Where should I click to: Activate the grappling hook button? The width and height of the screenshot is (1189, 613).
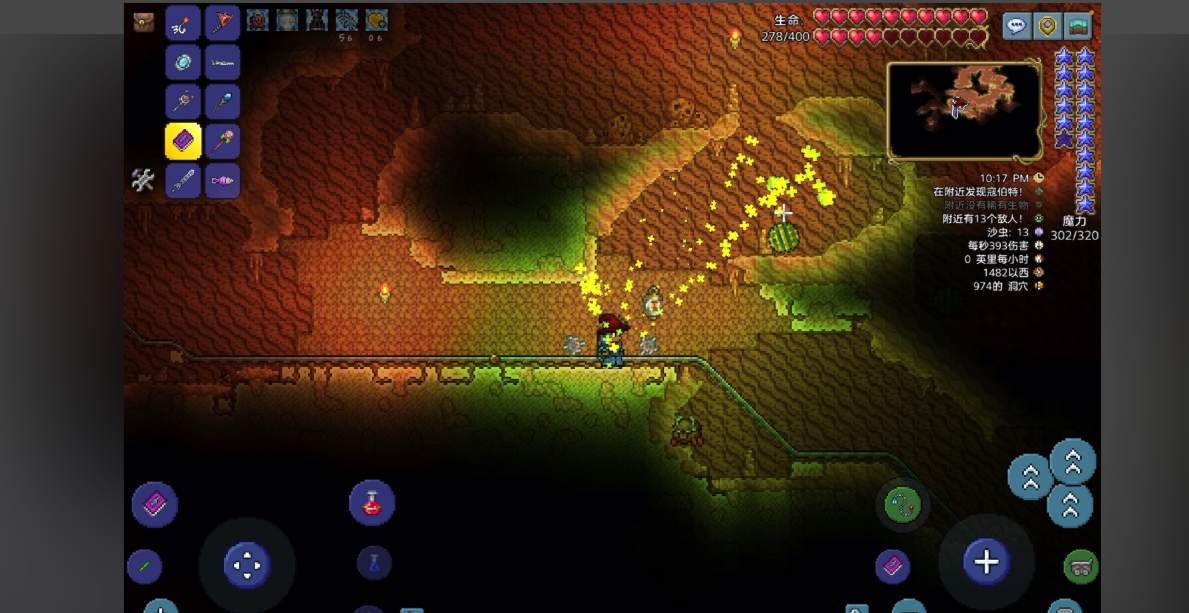point(902,503)
